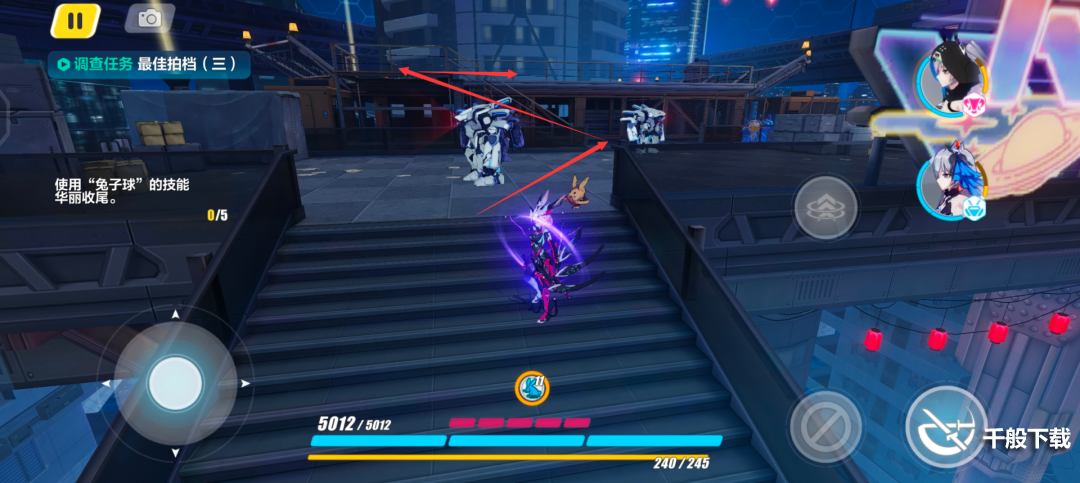Tap the disabled skill button with slash symbol
The height and width of the screenshot is (483, 1080).
(825, 425)
